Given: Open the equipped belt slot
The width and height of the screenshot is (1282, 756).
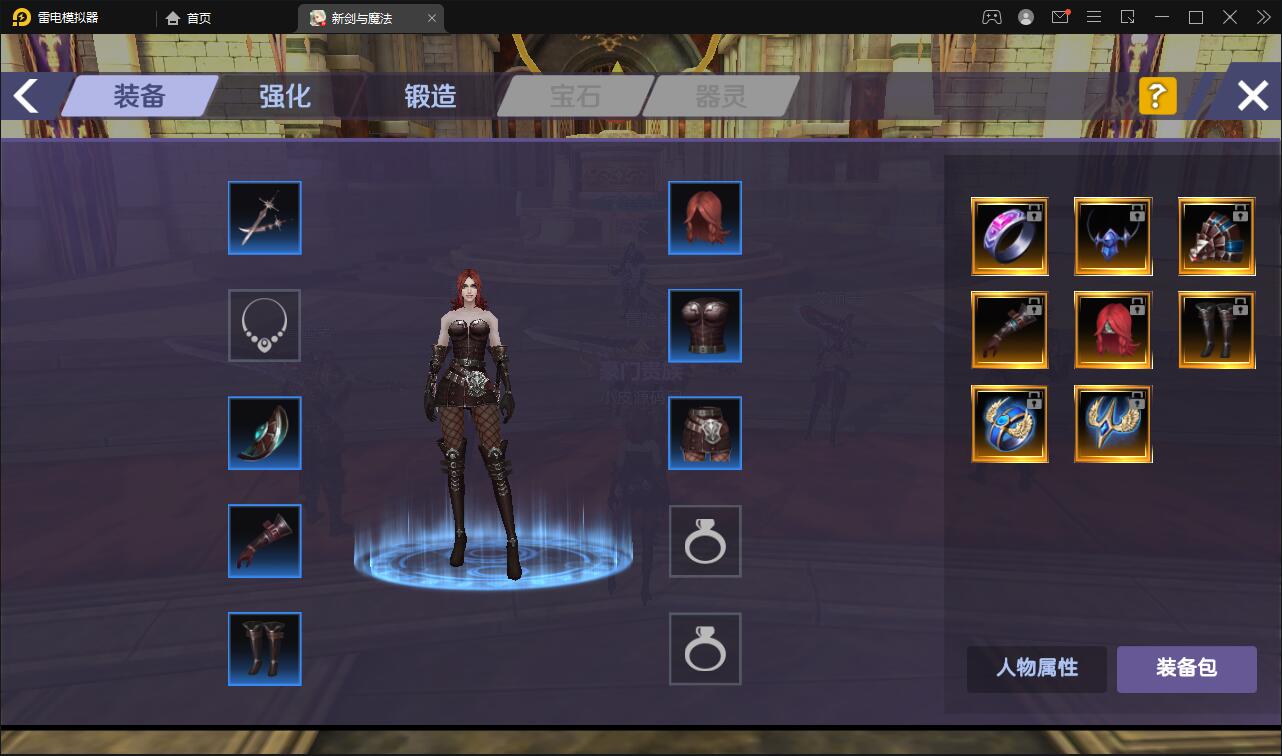Looking at the screenshot, I should tap(704, 433).
